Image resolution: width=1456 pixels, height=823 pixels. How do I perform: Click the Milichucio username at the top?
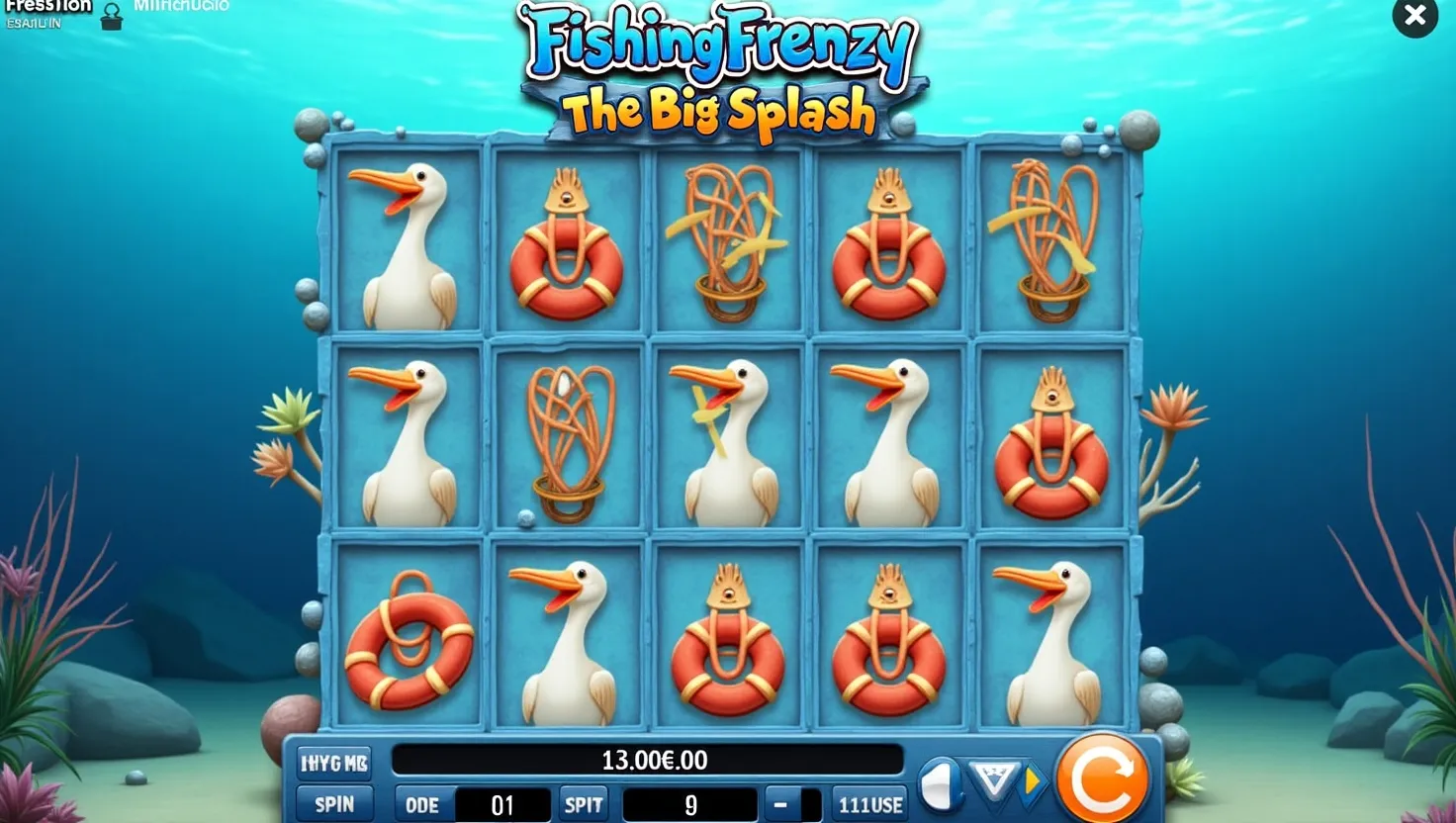(183, 5)
